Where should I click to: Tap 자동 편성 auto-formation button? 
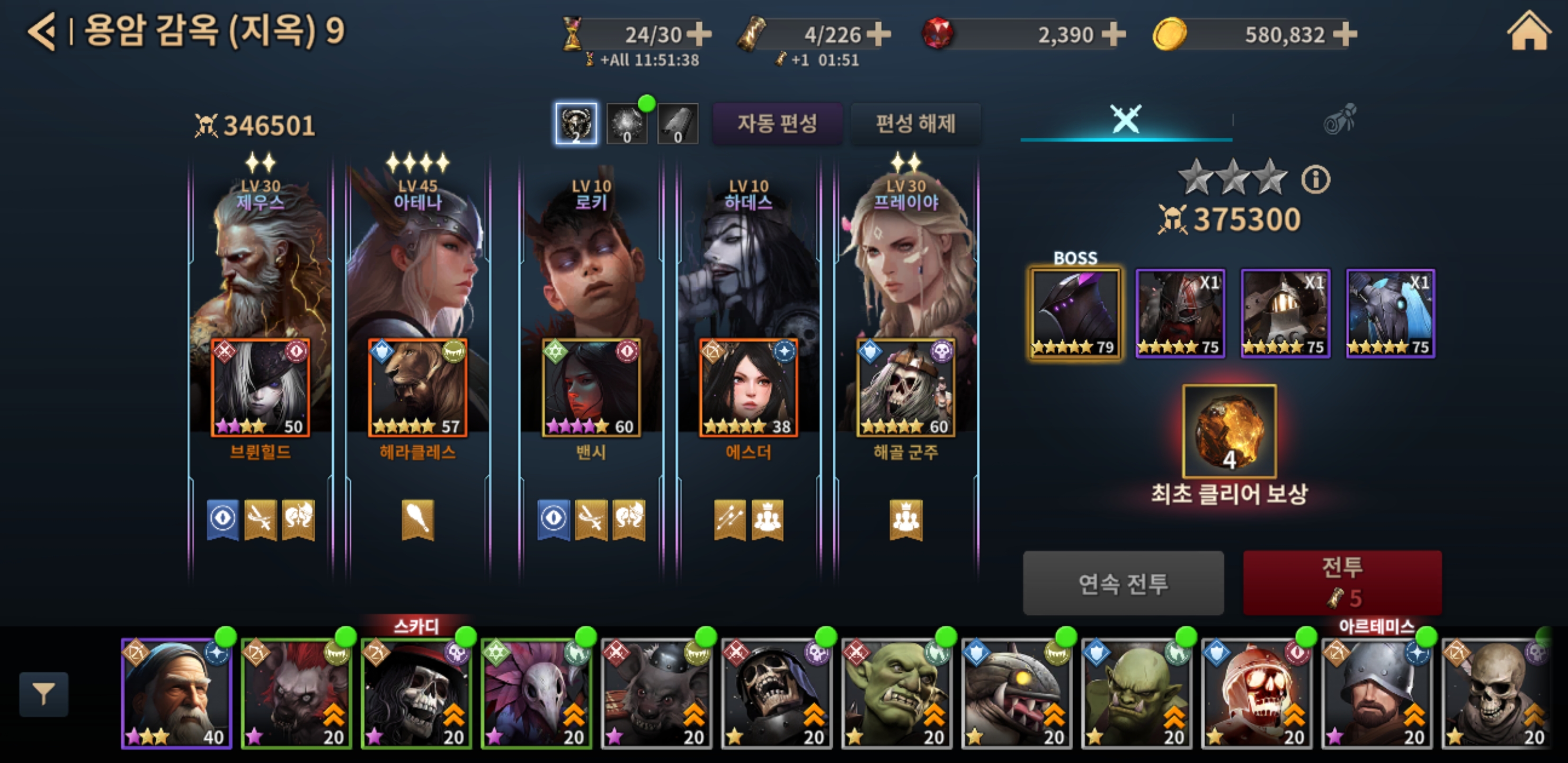777,123
